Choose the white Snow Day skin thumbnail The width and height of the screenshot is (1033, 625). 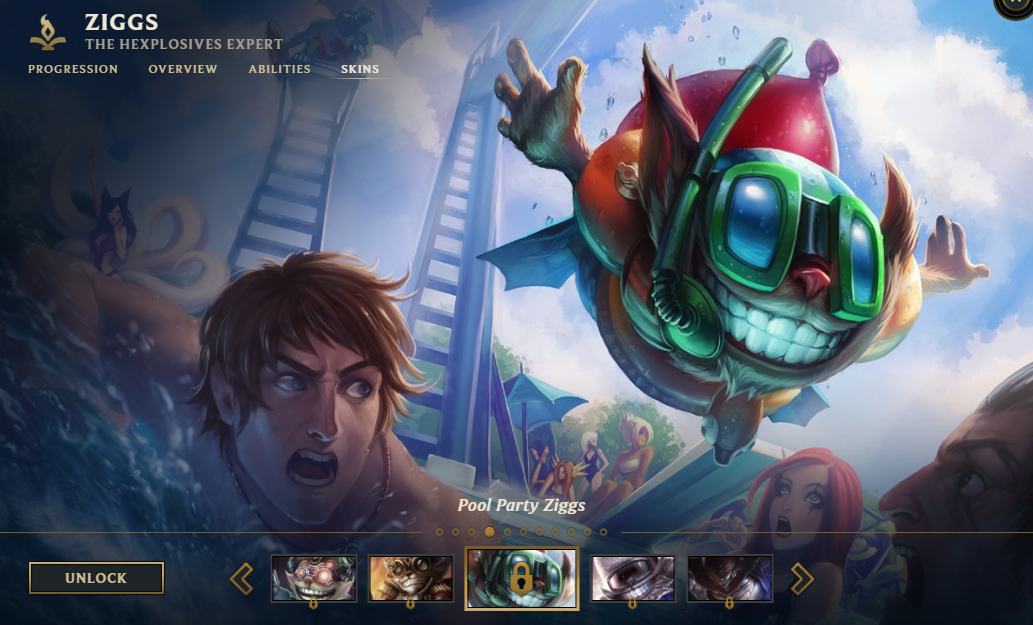pos(632,578)
